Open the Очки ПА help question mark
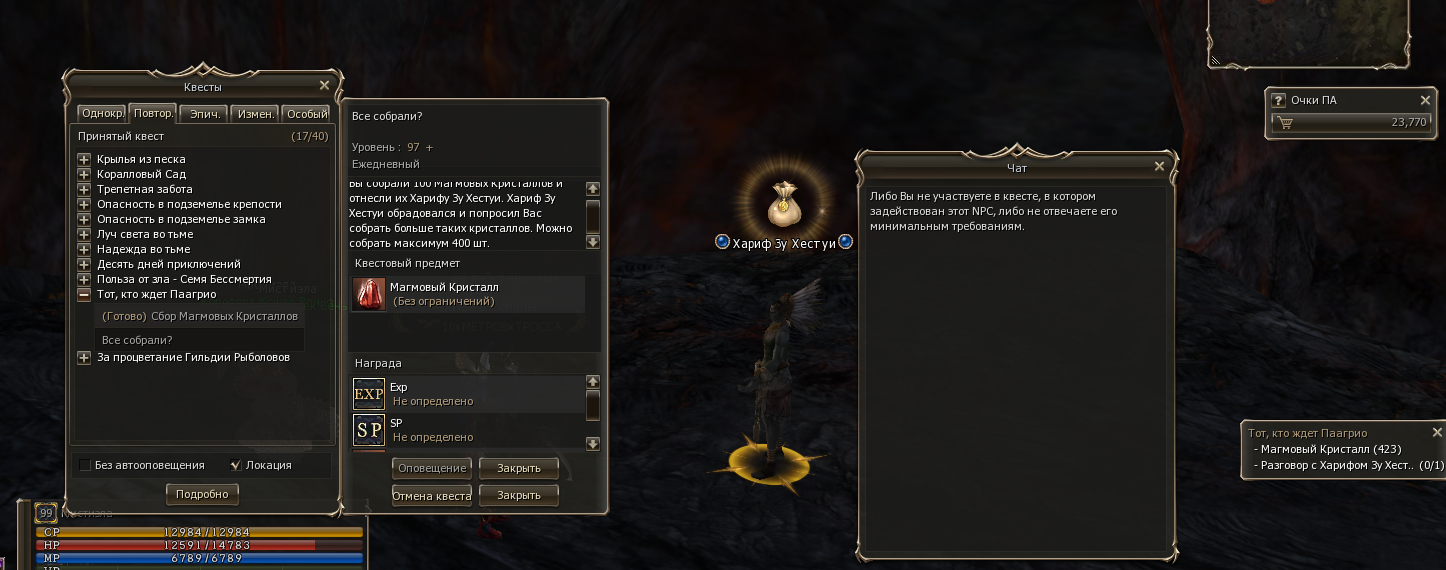 pyautogui.click(x=1278, y=100)
